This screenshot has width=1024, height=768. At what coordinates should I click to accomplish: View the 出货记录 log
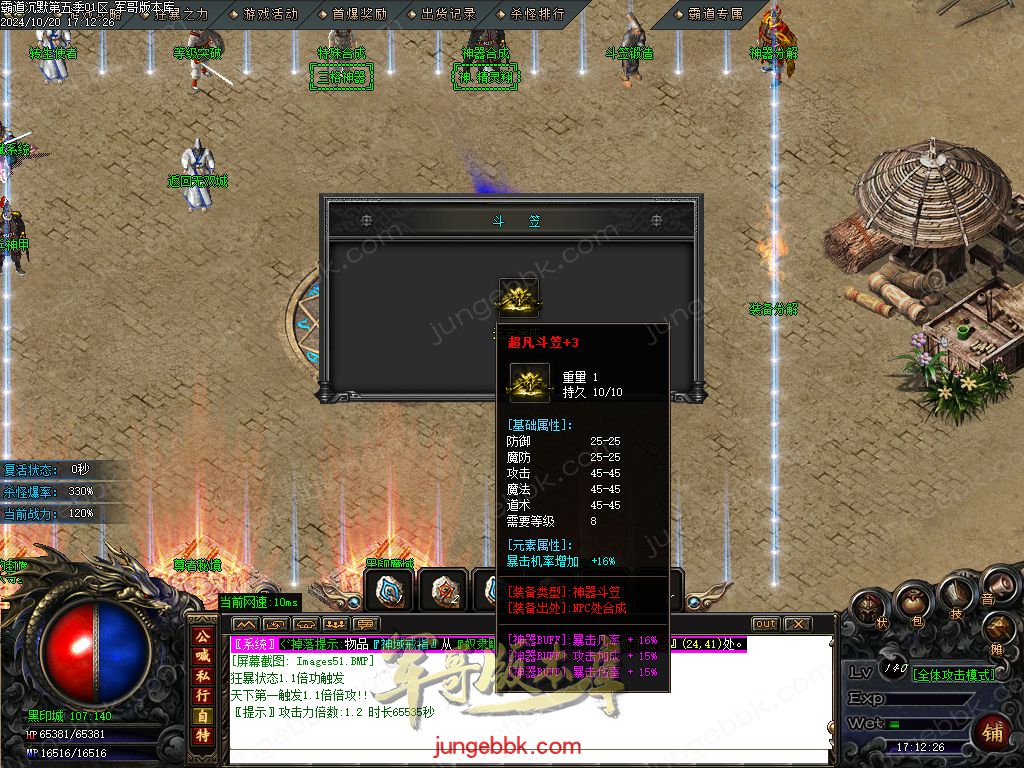[x=447, y=14]
